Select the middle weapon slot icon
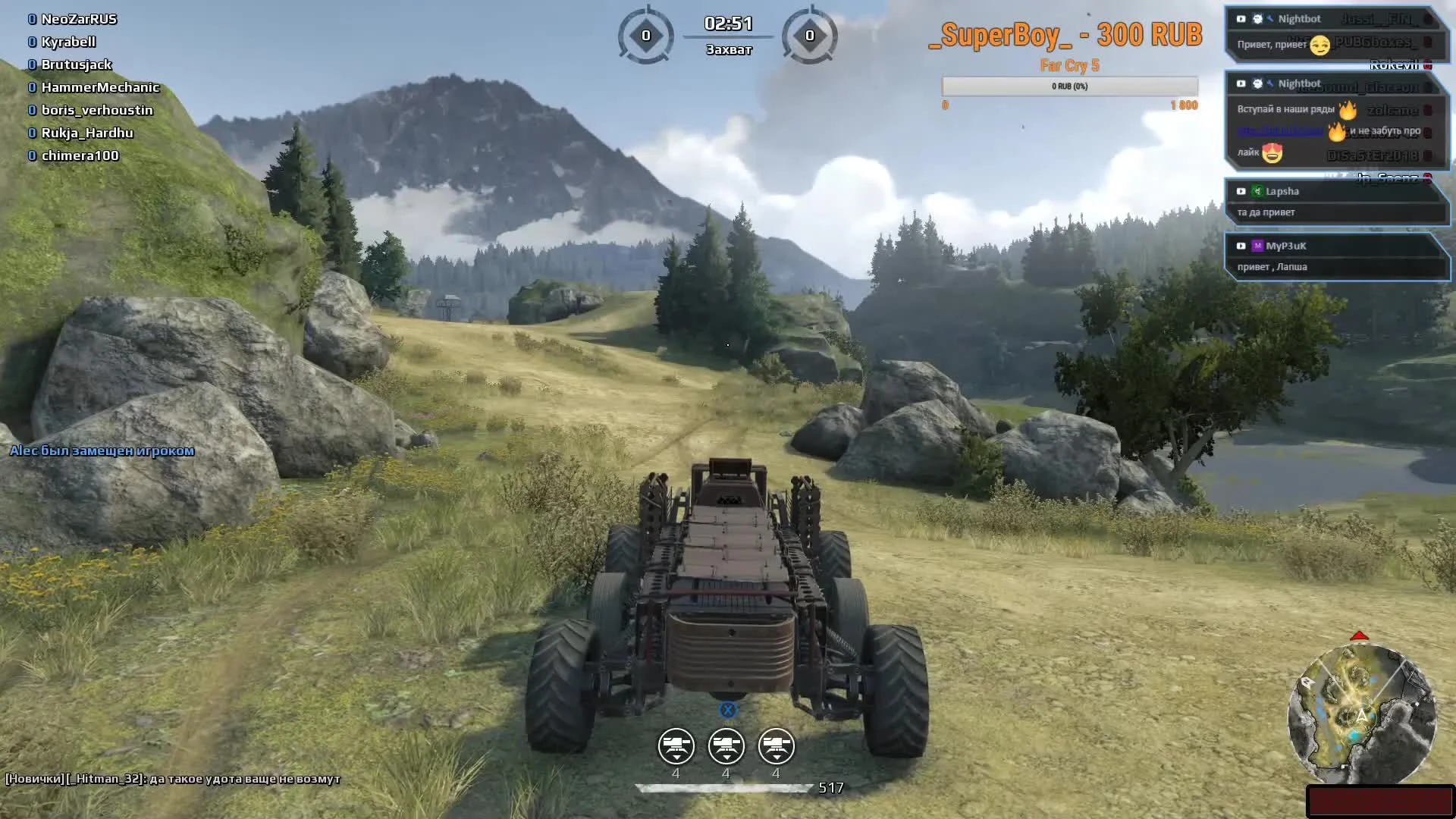Screen dimensions: 1456x819 click(x=726, y=745)
